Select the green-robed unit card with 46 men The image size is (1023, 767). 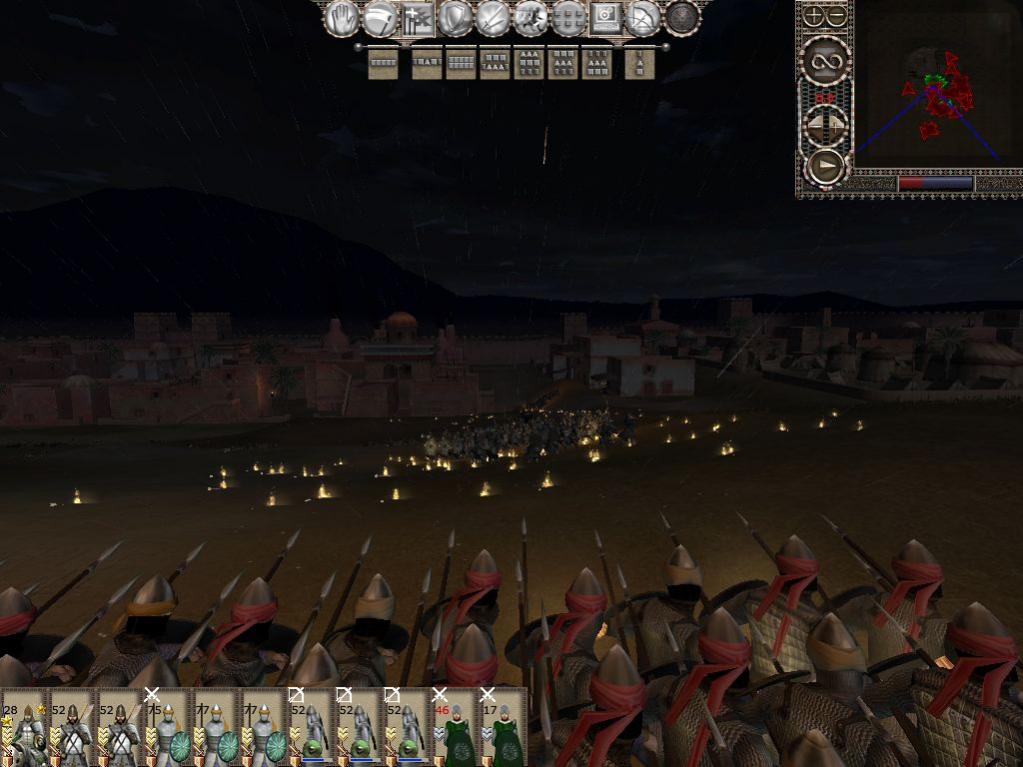(456, 727)
